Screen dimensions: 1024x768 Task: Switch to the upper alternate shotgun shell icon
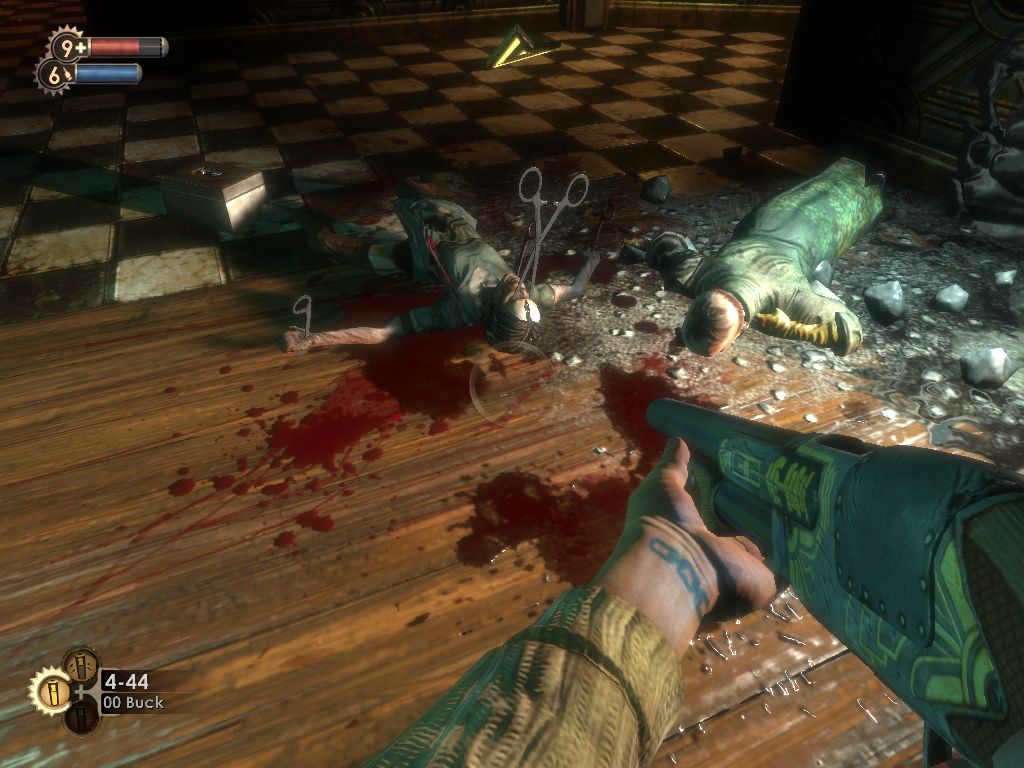click(81, 664)
